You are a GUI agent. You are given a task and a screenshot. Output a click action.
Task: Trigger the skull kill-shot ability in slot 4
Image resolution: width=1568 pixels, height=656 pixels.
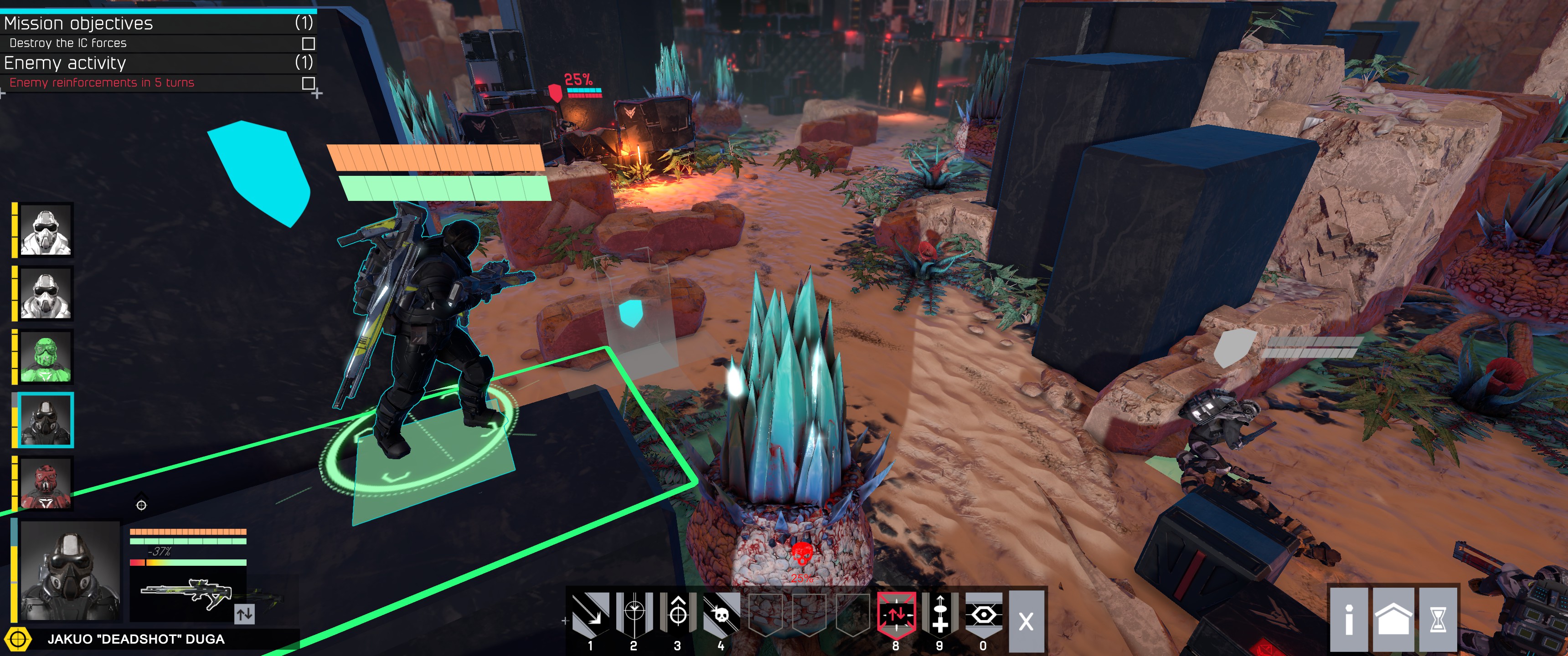721,615
